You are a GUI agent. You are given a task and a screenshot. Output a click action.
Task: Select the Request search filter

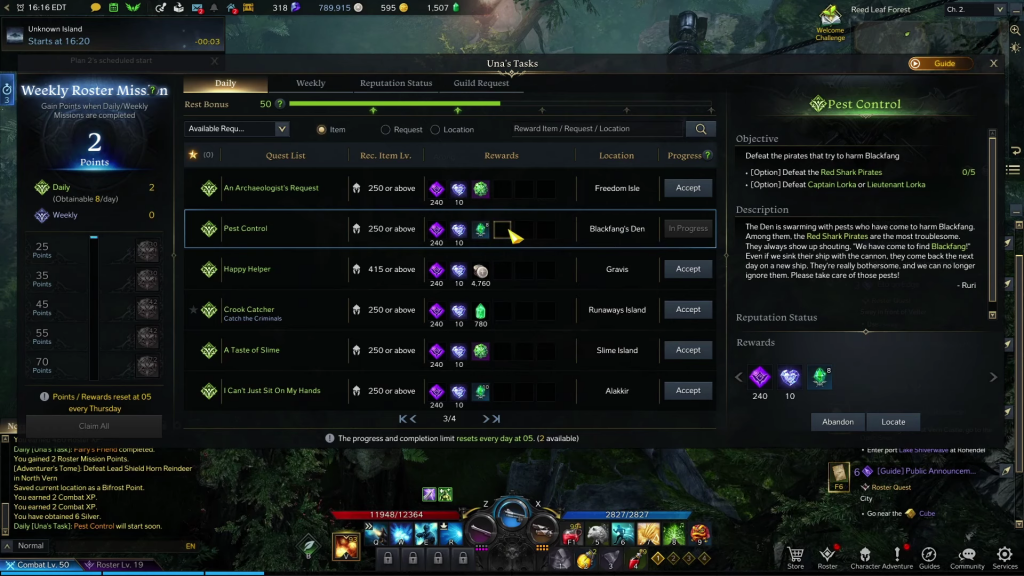(x=386, y=129)
